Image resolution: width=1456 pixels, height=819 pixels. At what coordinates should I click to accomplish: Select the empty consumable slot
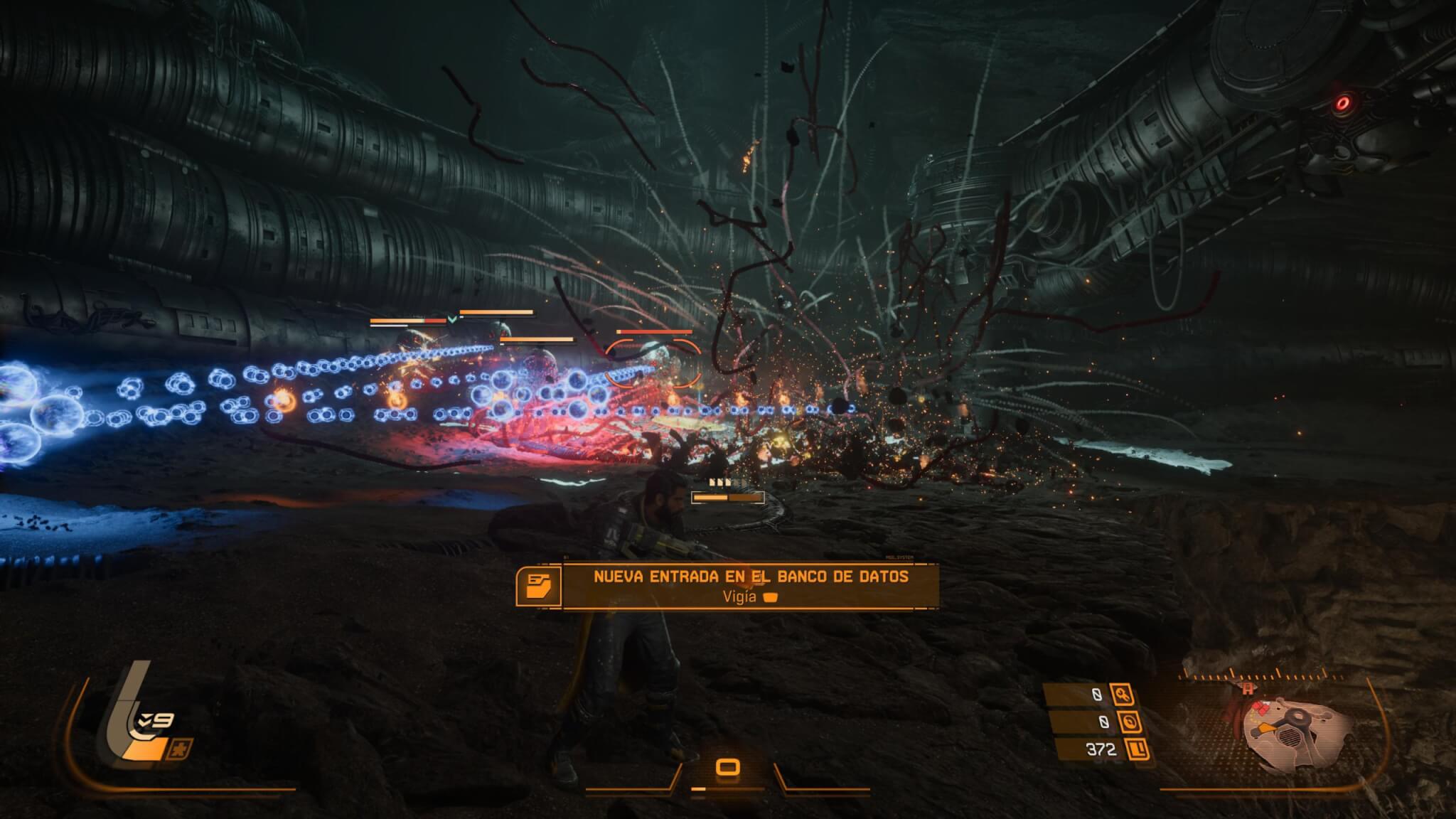(x=727, y=767)
